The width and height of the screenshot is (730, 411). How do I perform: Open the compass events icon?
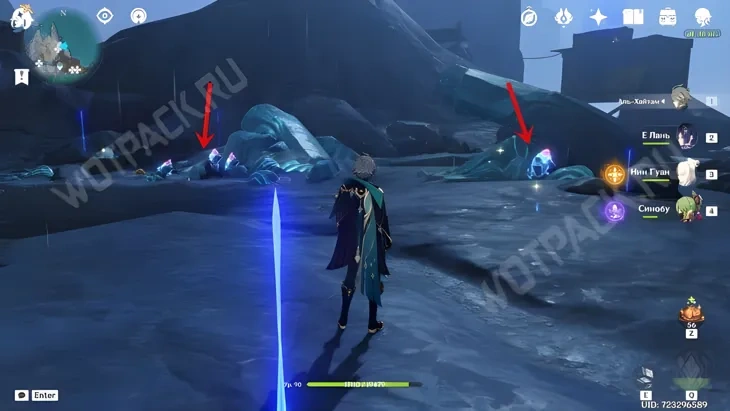[529, 17]
